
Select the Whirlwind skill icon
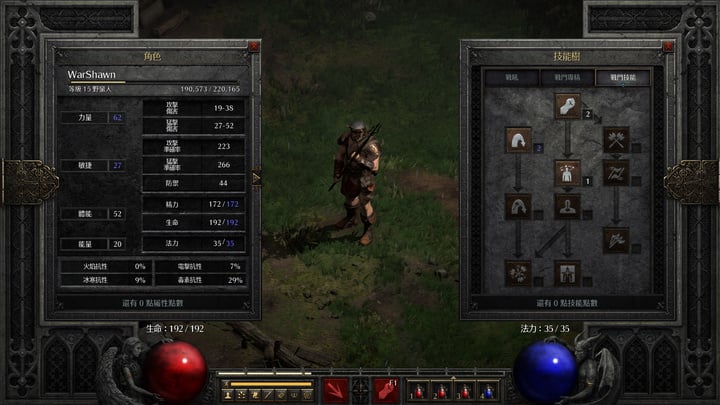[x=519, y=271]
